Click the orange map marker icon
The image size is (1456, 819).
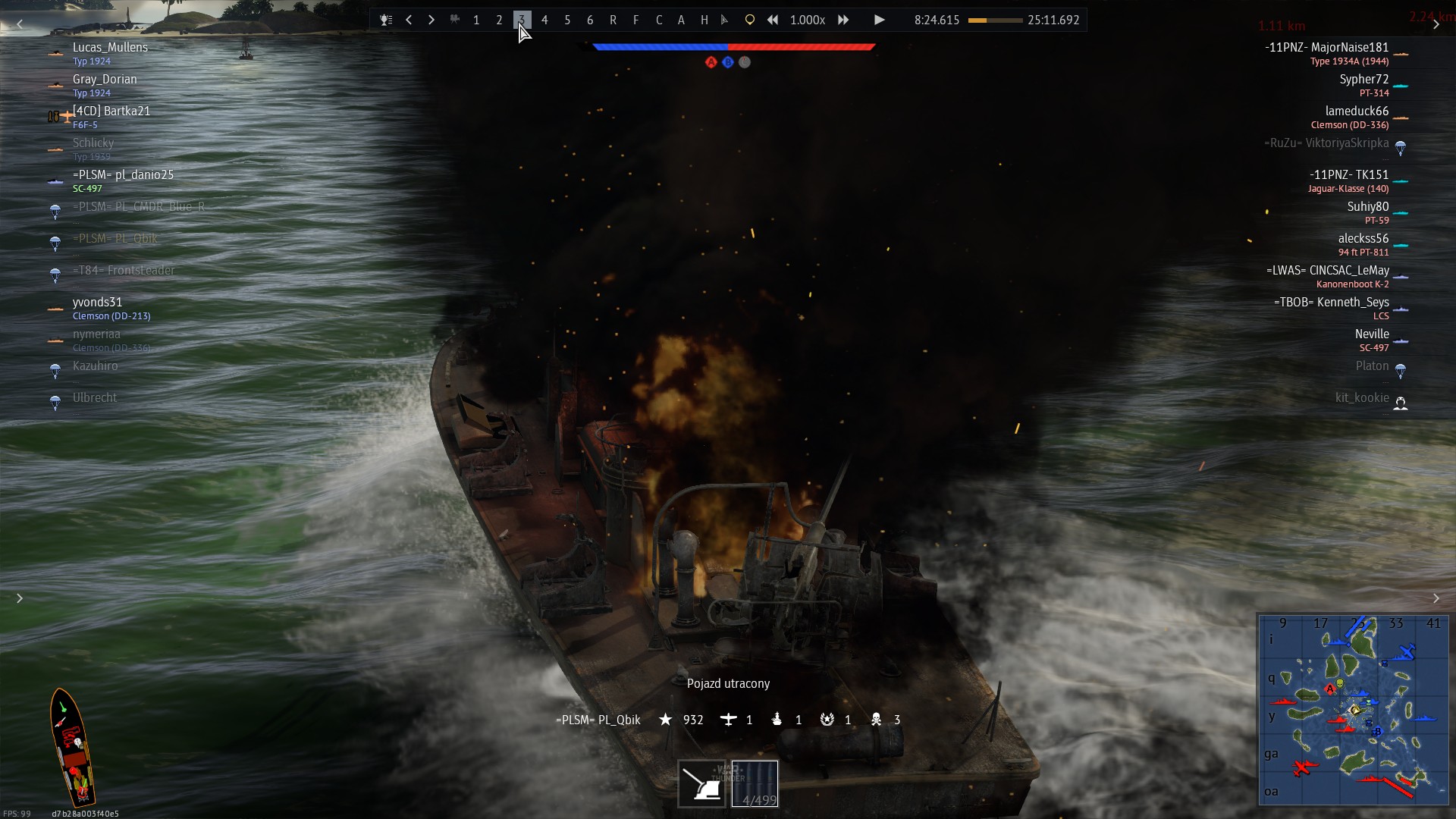[749, 20]
